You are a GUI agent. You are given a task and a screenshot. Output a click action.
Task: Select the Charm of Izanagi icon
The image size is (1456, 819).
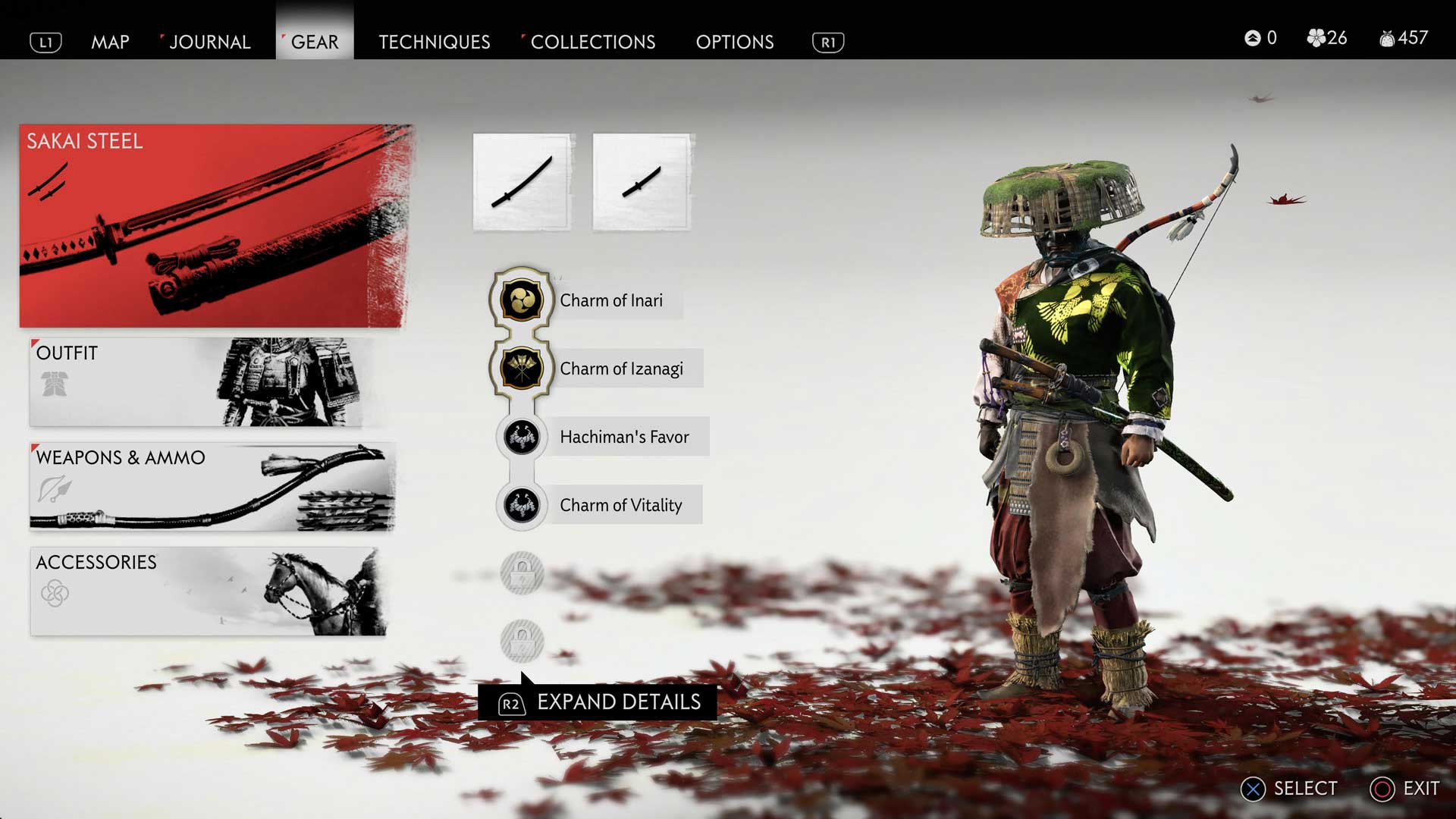pyautogui.click(x=521, y=369)
